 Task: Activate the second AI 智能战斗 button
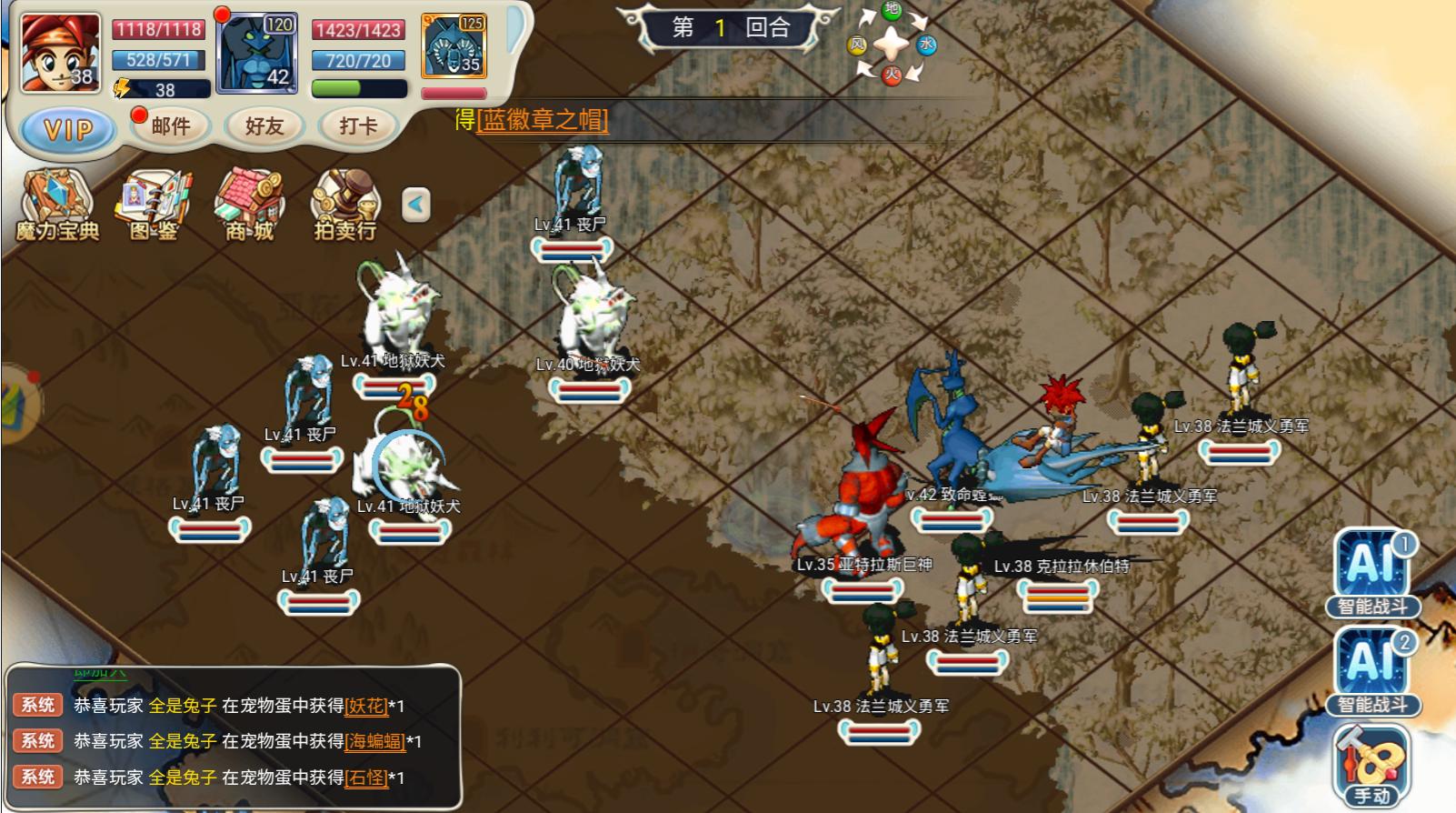1372,671
